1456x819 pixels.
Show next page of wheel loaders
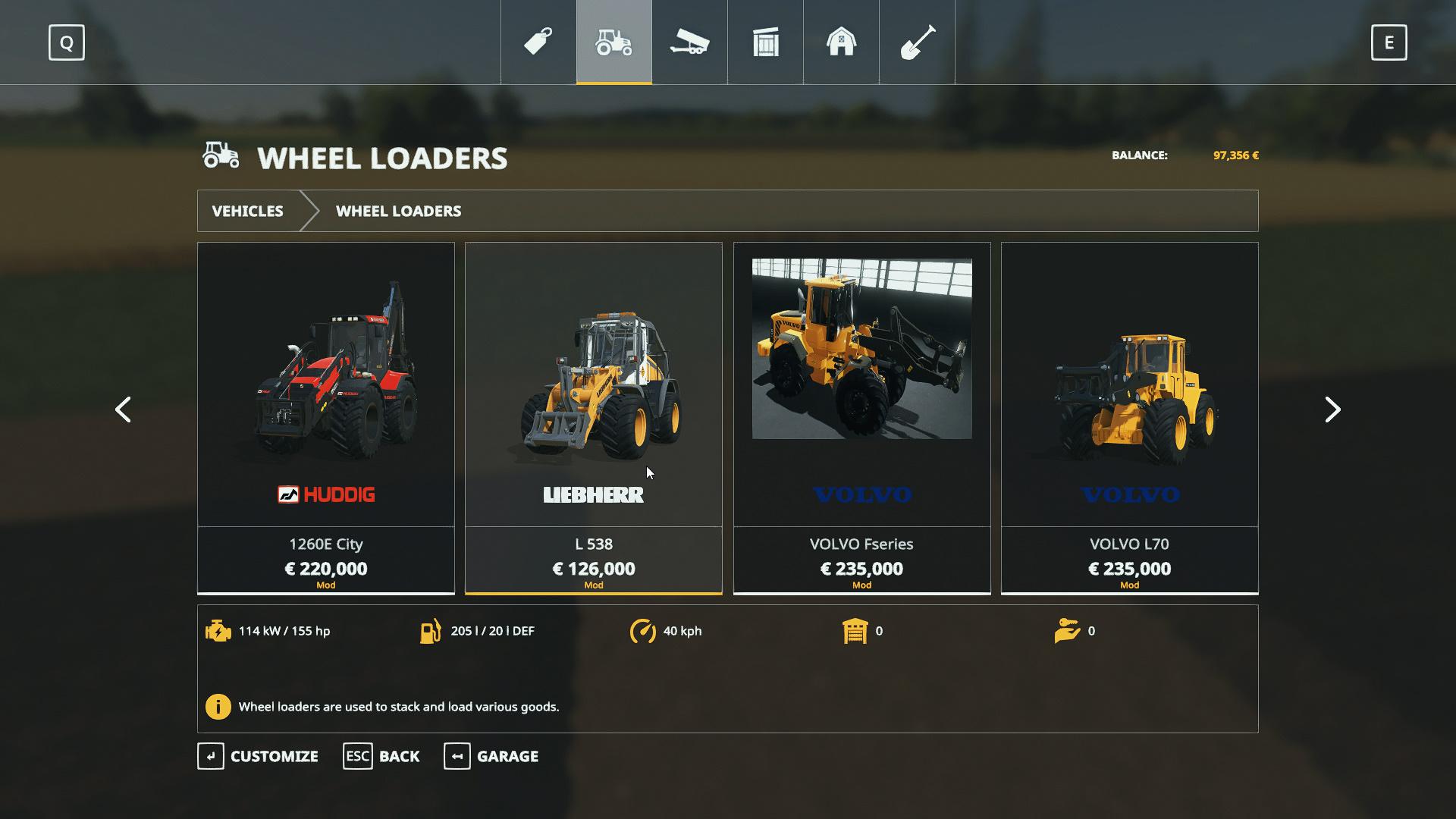1332,409
